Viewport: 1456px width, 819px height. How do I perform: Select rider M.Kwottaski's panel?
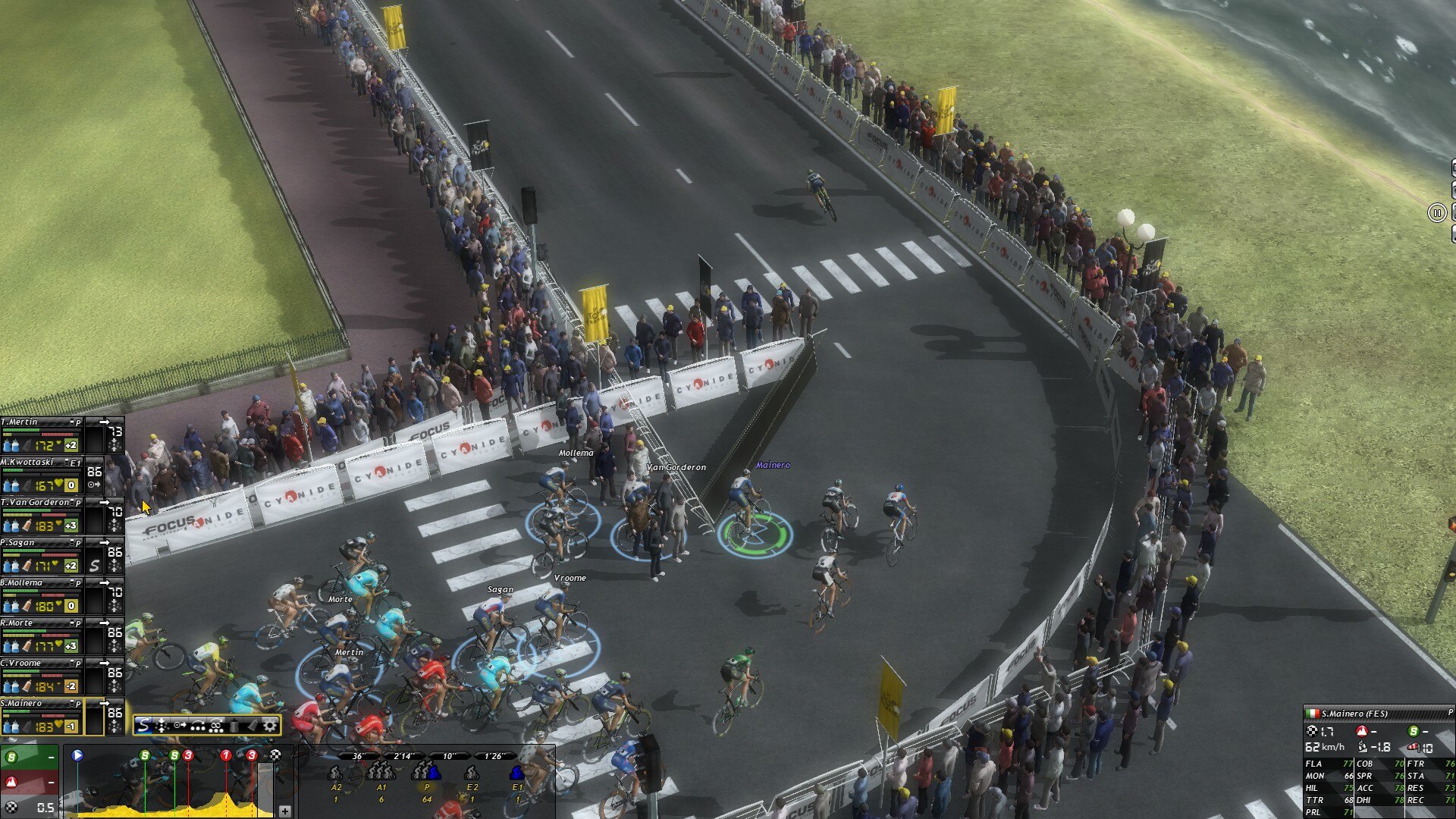(x=42, y=475)
